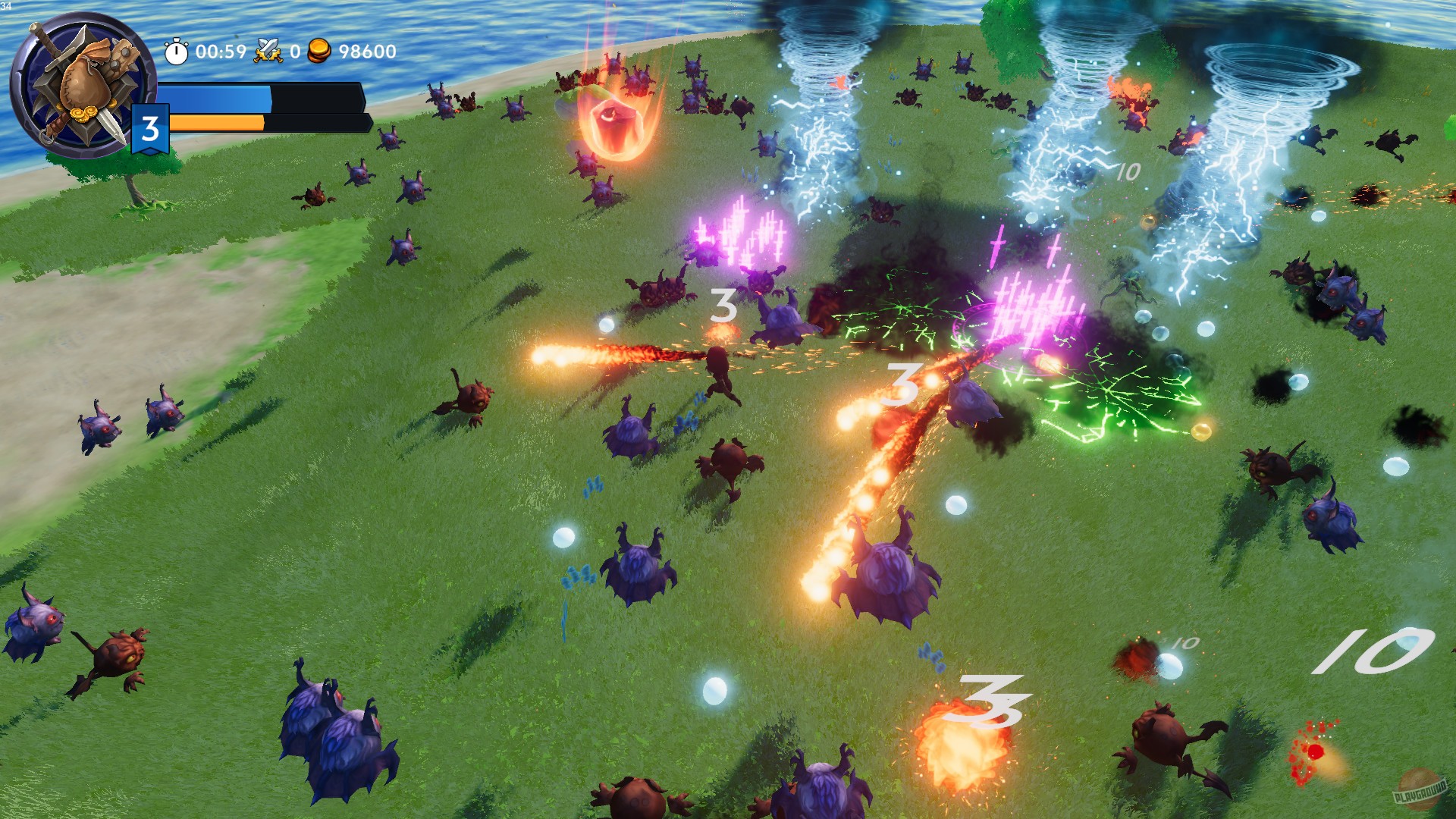1456x819 pixels.
Task: Click the pink magic burst effect
Action: 1031,303
